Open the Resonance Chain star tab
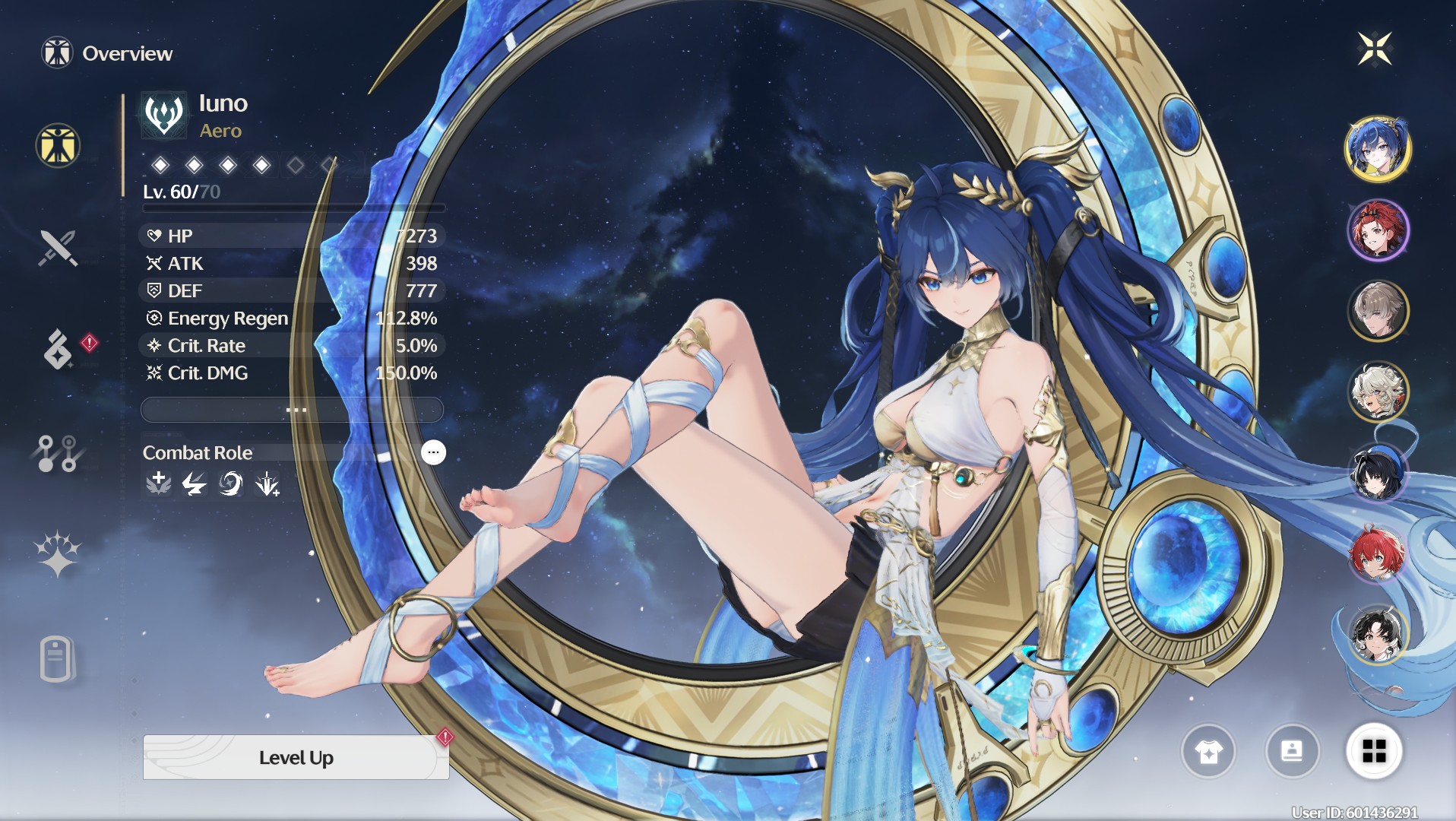Image resolution: width=1456 pixels, height=821 pixels. [58, 553]
